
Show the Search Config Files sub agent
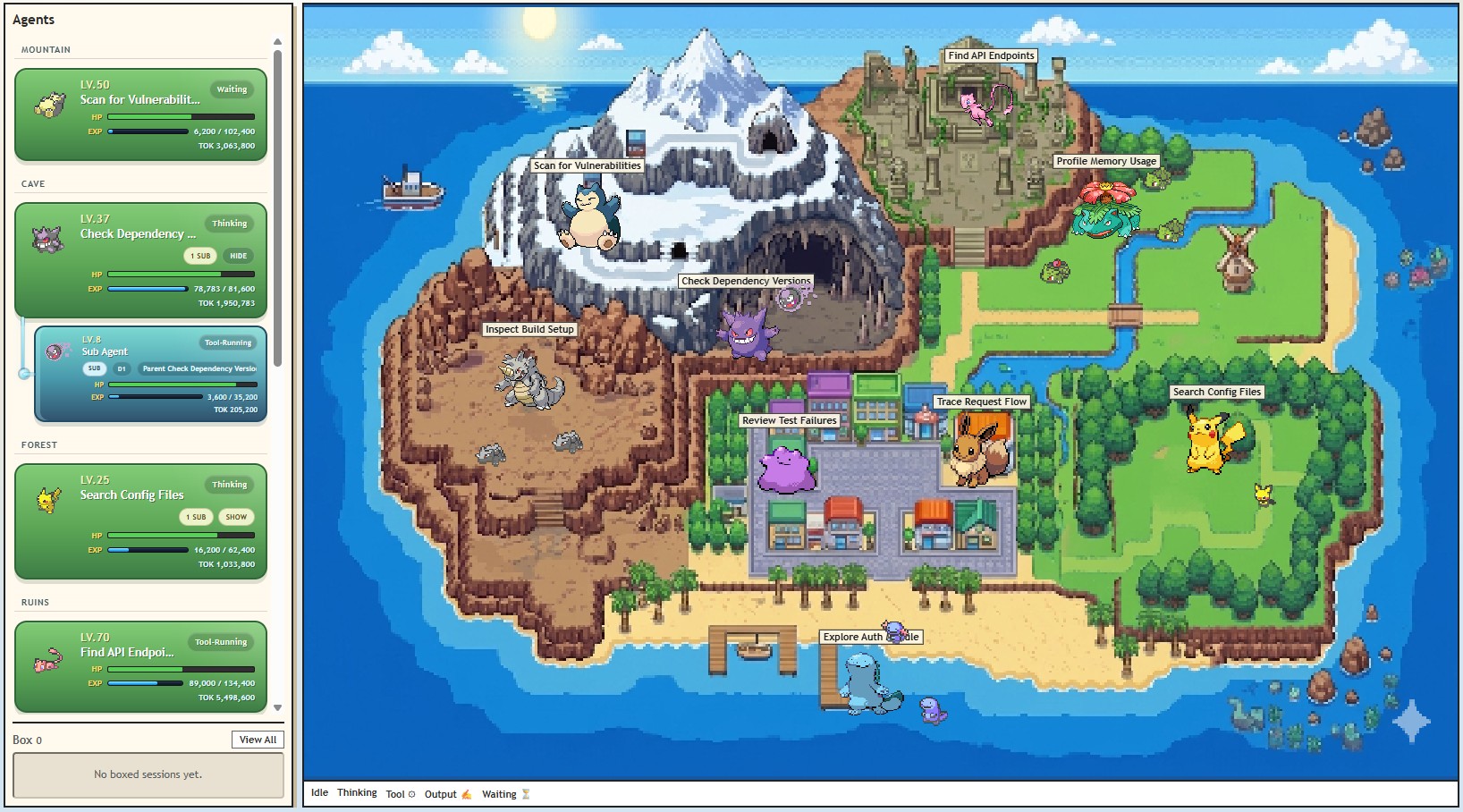(236, 517)
